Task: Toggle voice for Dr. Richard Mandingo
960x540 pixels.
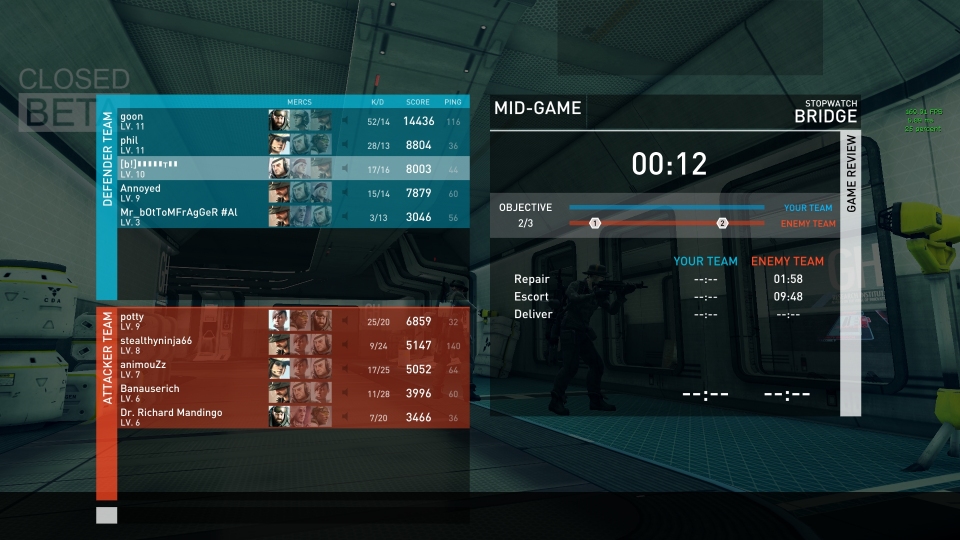Action: [346, 417]
